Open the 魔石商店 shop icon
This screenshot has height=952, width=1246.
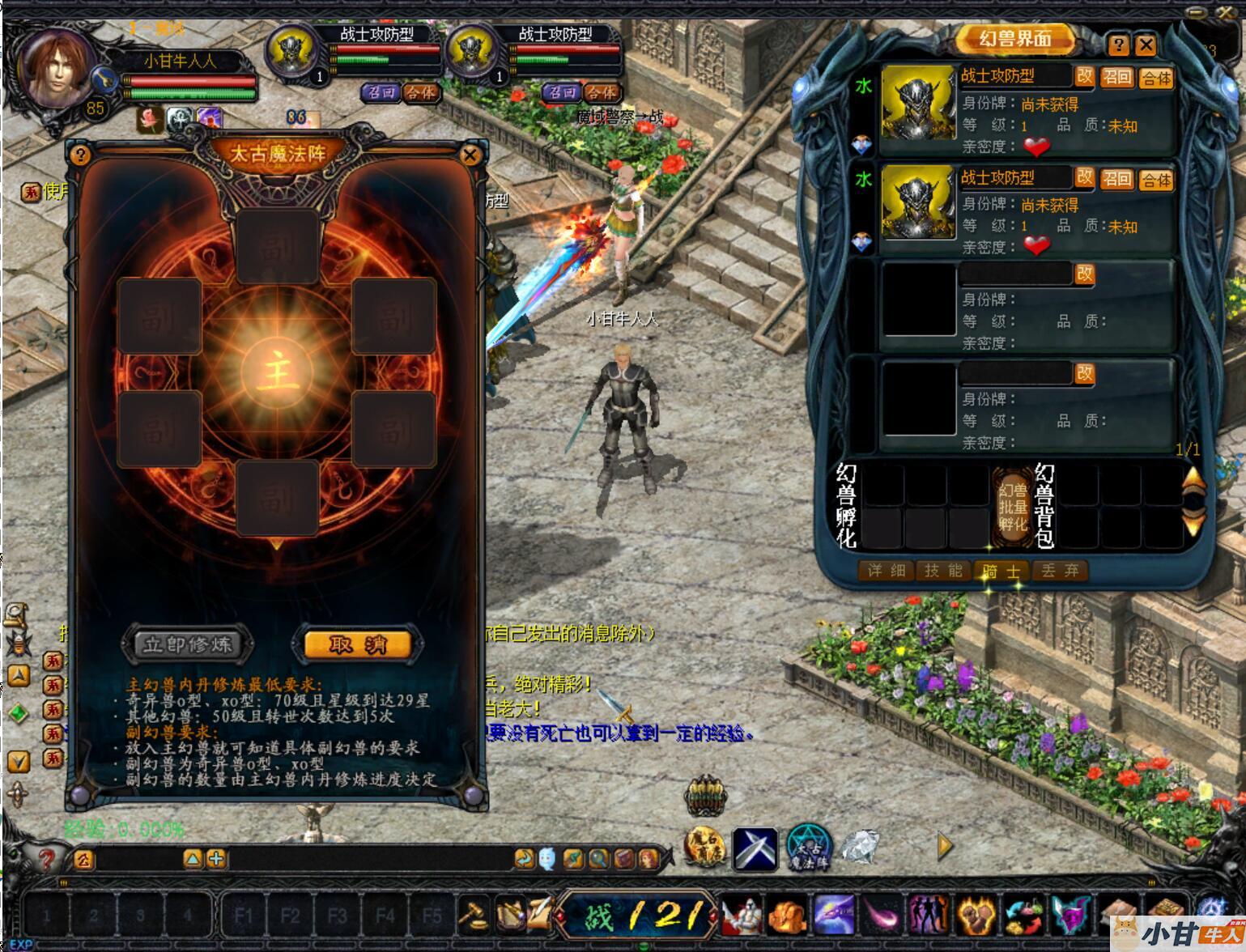tap(705, 848)
